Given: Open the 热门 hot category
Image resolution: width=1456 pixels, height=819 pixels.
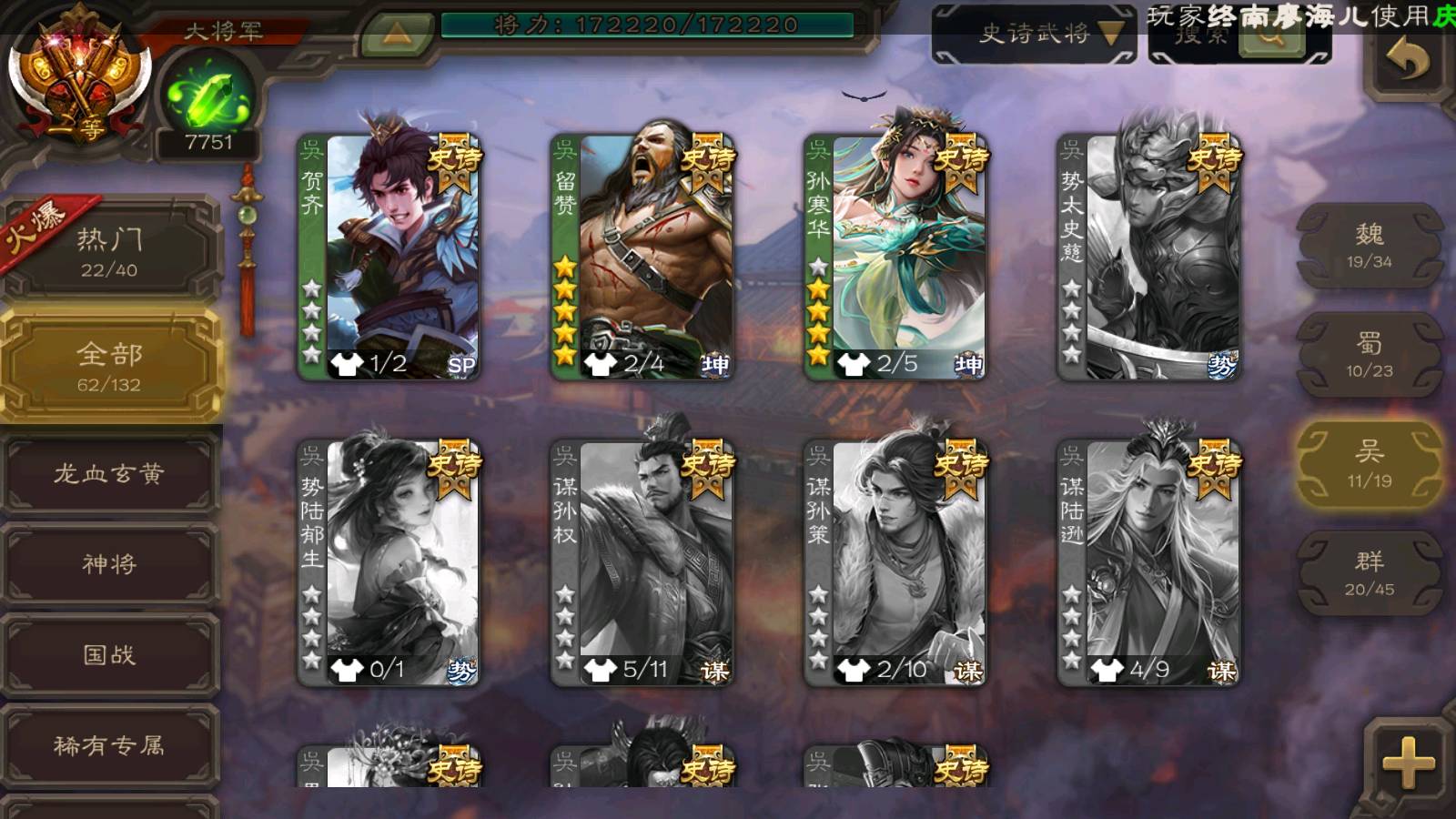Looking at the screenshot, I should coord(109,251).
